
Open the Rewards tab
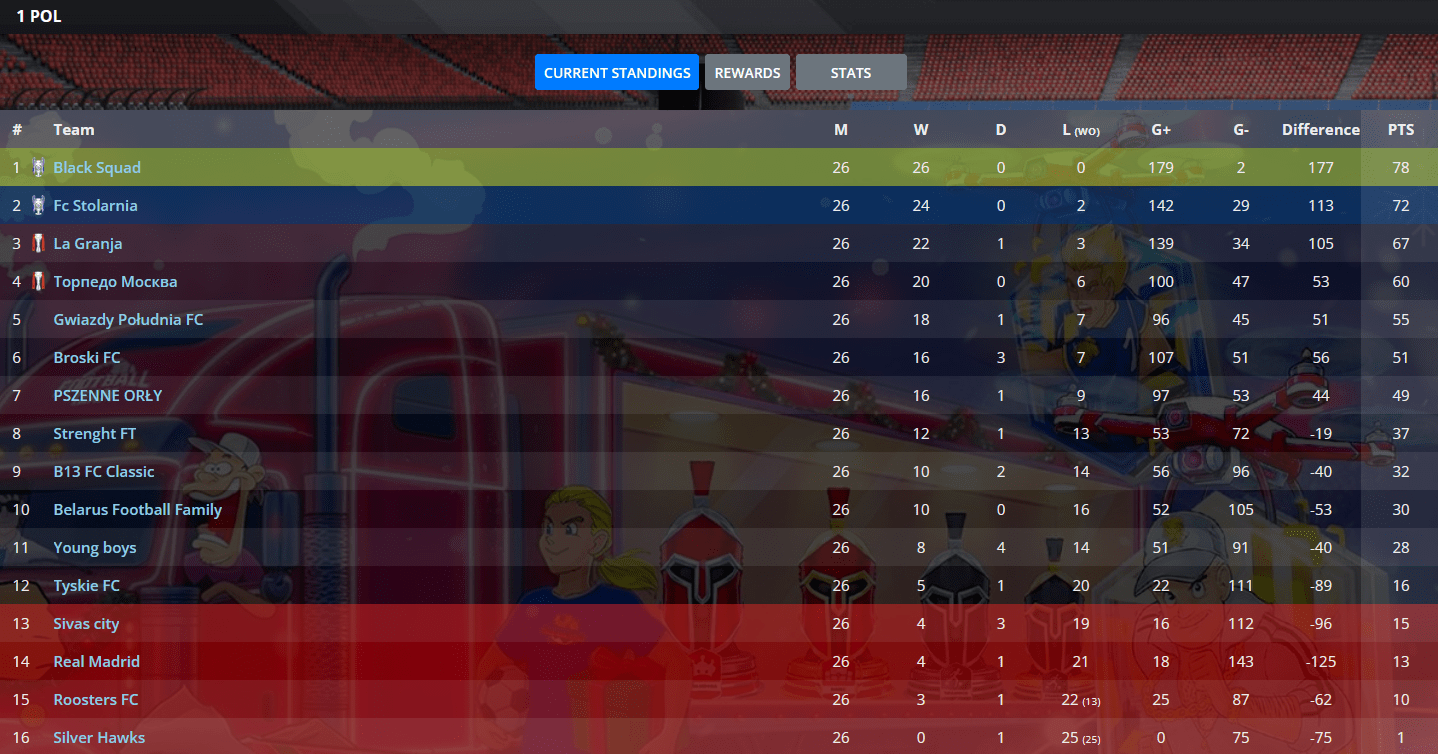(x=747, y=73)
